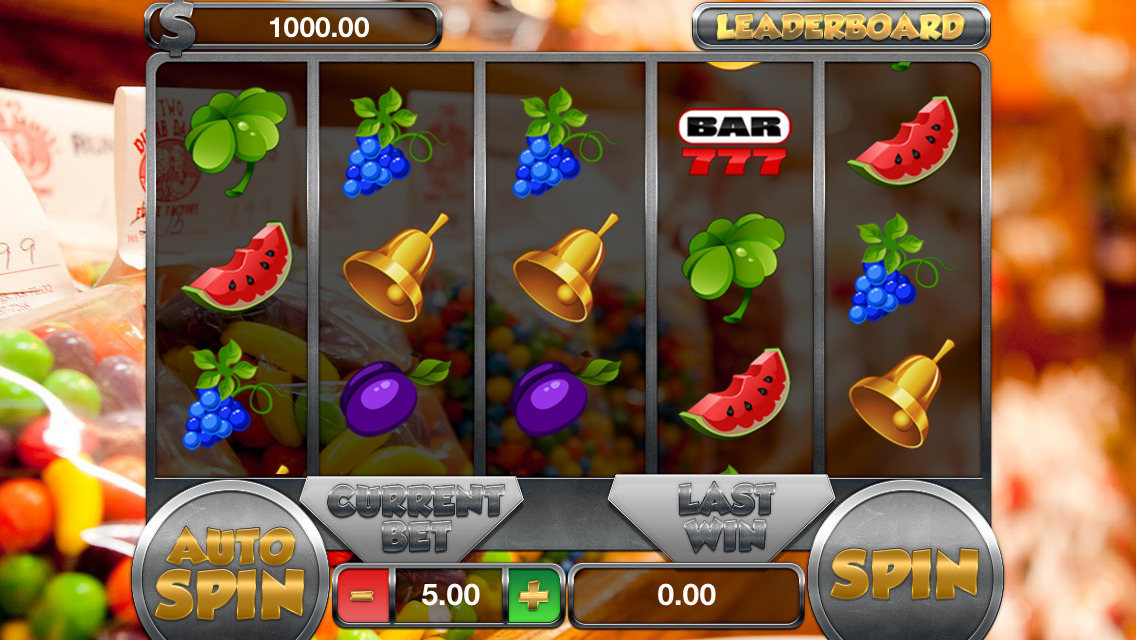Activate the AUTO SPIN button
The image size is (1136, 640).
pyautogui.click(x=230, y=573)
